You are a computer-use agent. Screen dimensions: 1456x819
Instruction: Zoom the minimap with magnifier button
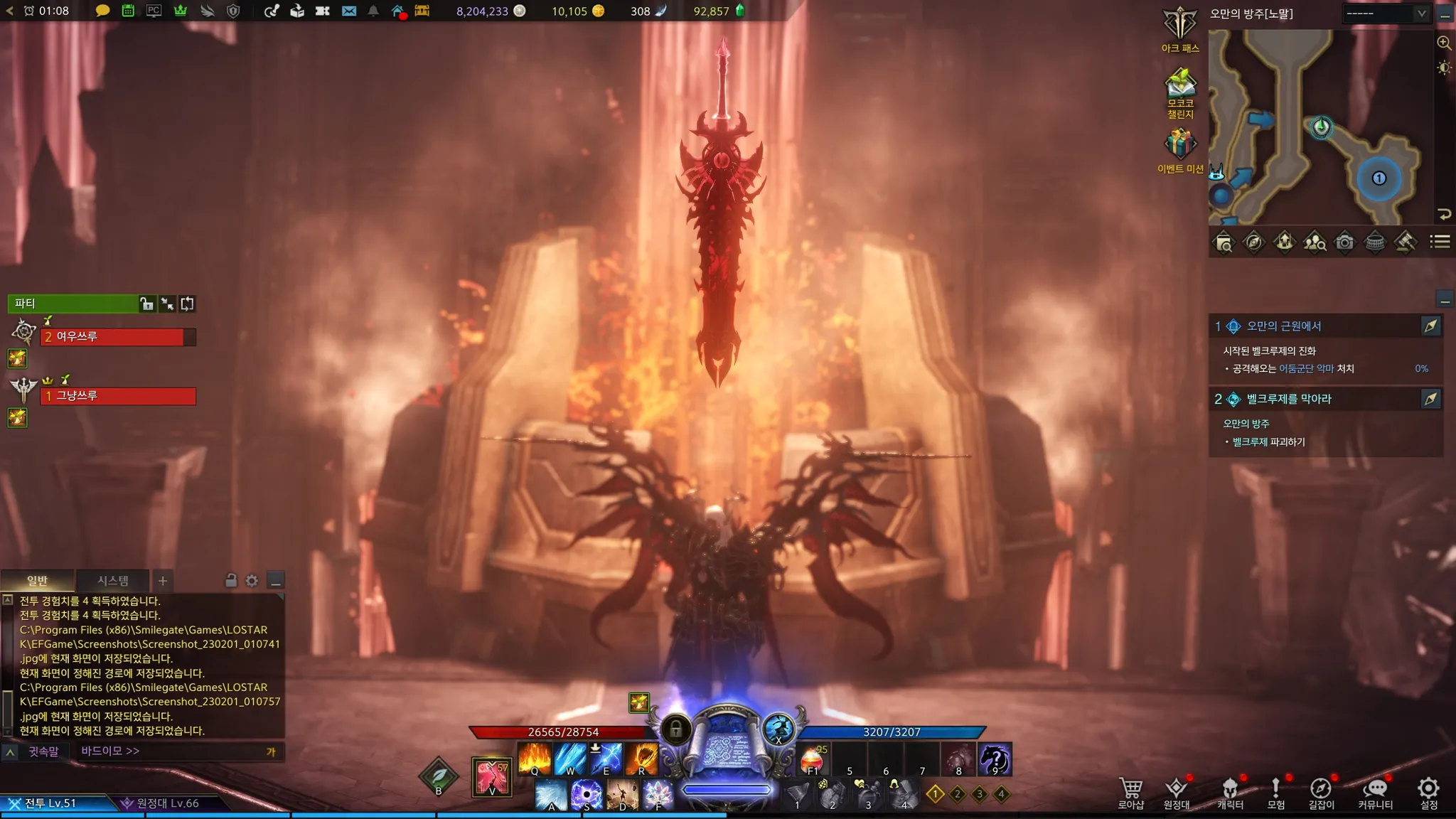[1444, 43]
